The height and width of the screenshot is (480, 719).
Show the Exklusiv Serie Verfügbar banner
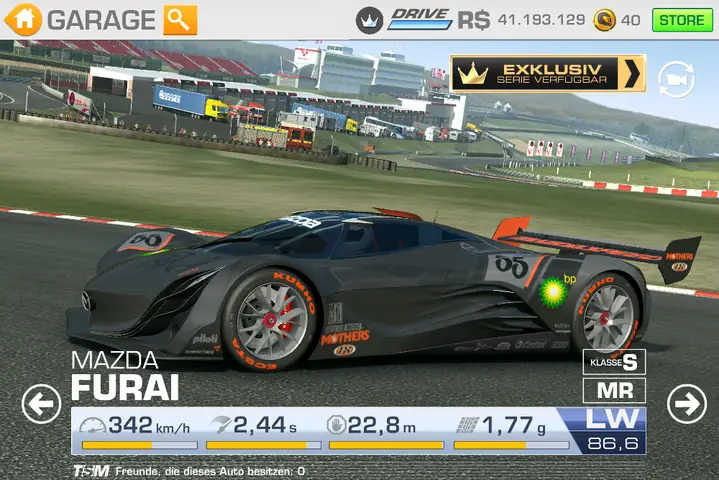(x=547, y=73)
